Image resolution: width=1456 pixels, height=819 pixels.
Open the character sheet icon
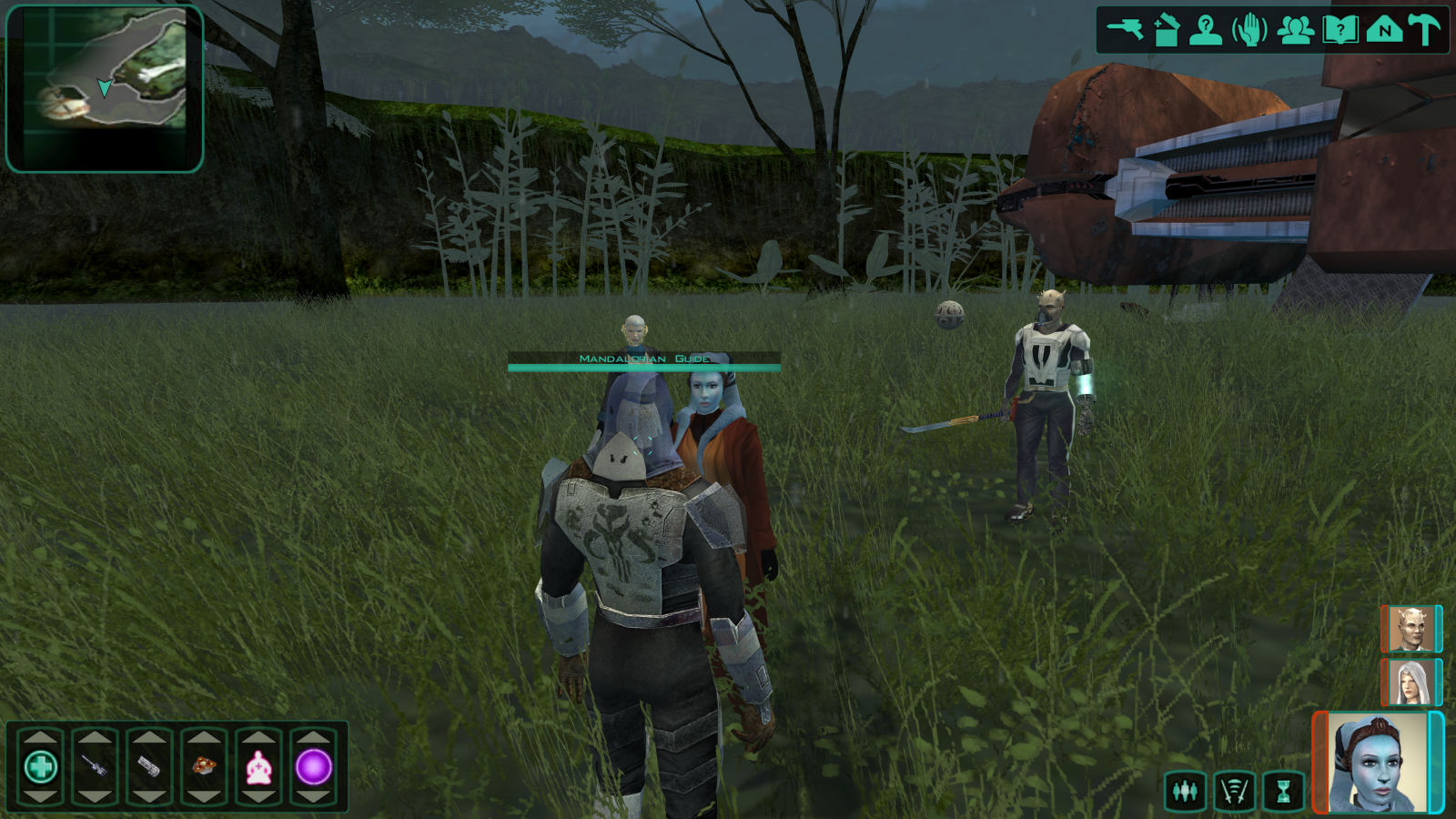tap(1206, 30)
